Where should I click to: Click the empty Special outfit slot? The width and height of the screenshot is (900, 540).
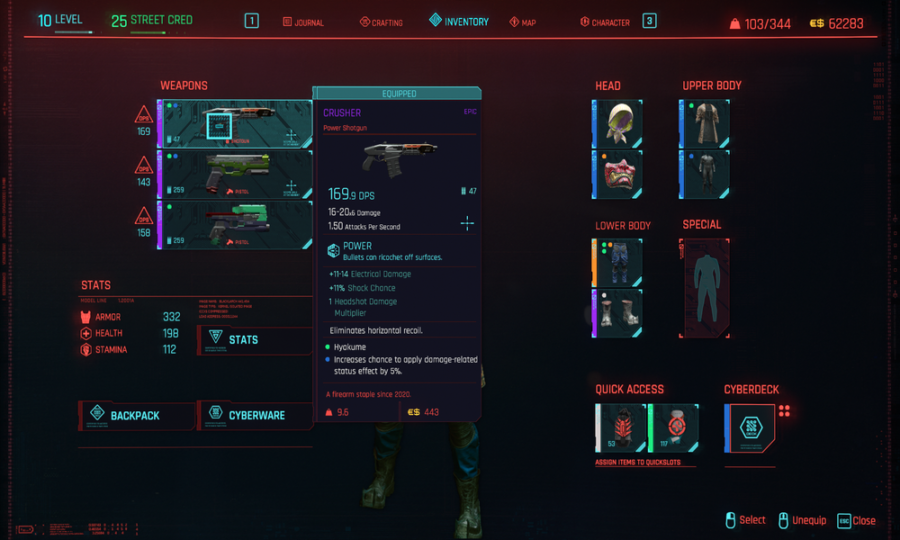pyautogui.click(x=707, y=288)
